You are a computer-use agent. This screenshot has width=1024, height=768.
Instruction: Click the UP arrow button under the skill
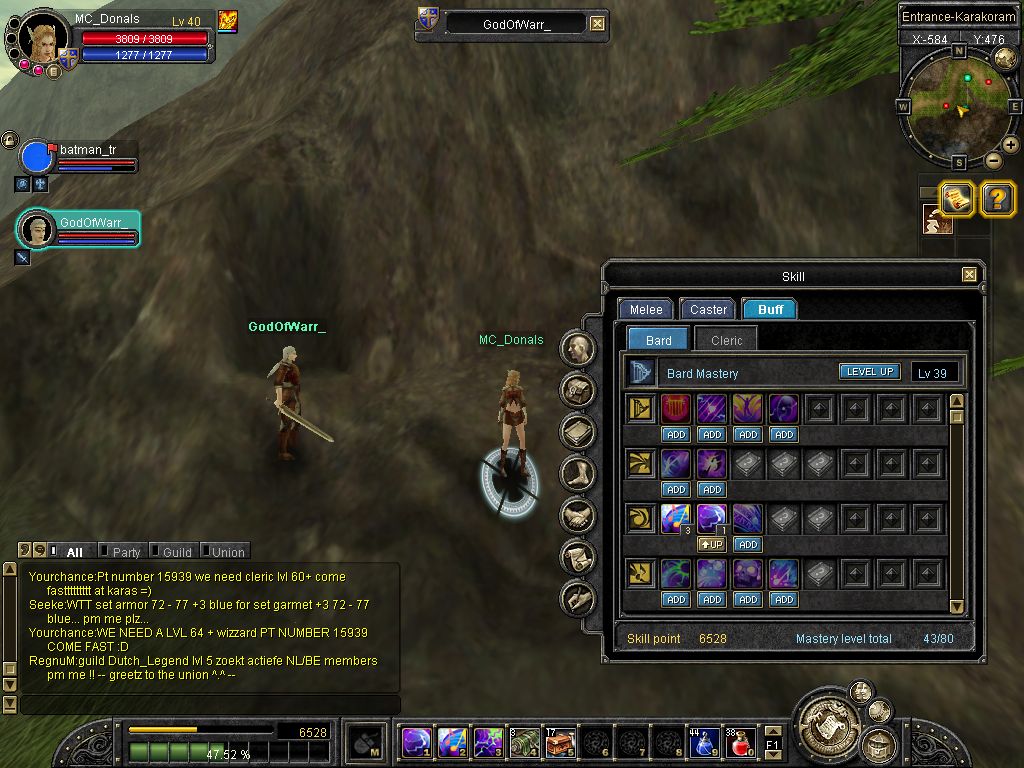[x=711, y=545]
